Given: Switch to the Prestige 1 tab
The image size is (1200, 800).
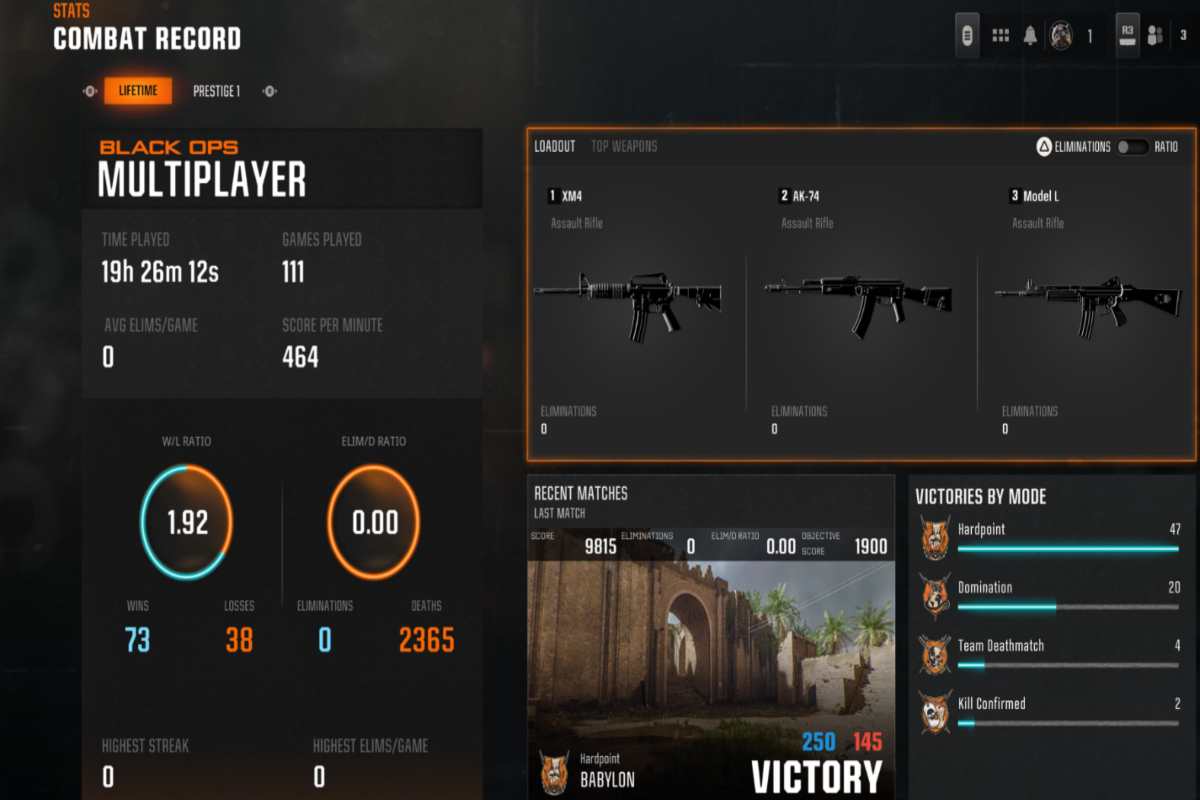Looking at the screenshot, I should click(x=216, y=91).
